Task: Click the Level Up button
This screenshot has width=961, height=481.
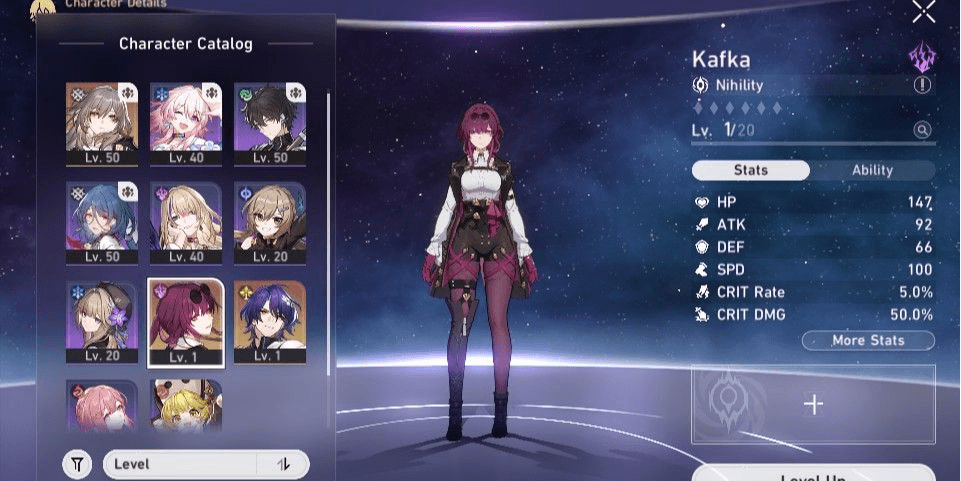Action: (x=813, y=473)
